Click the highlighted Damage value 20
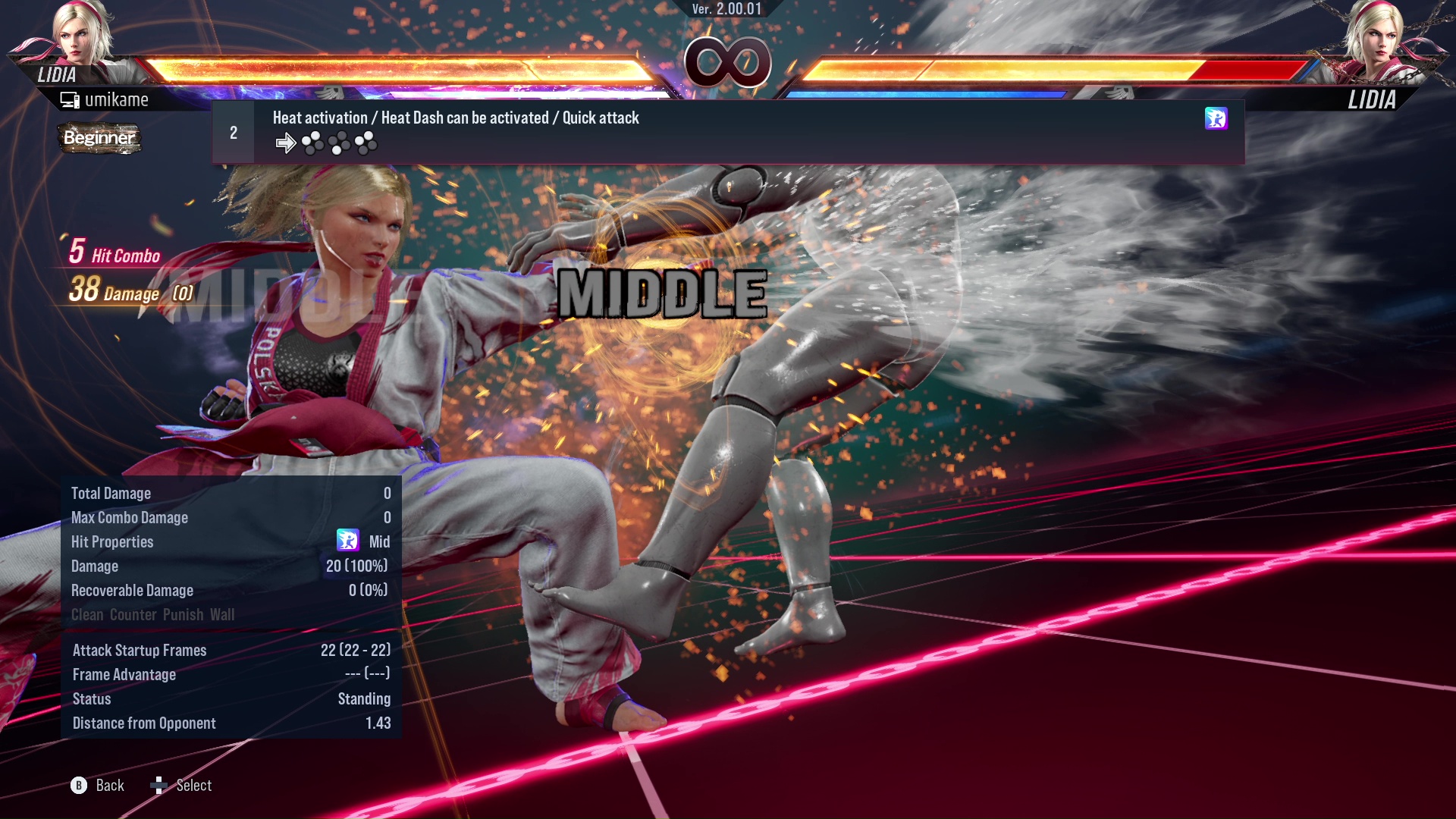Viewport: 1456px width, 819px height. (356, 566)
